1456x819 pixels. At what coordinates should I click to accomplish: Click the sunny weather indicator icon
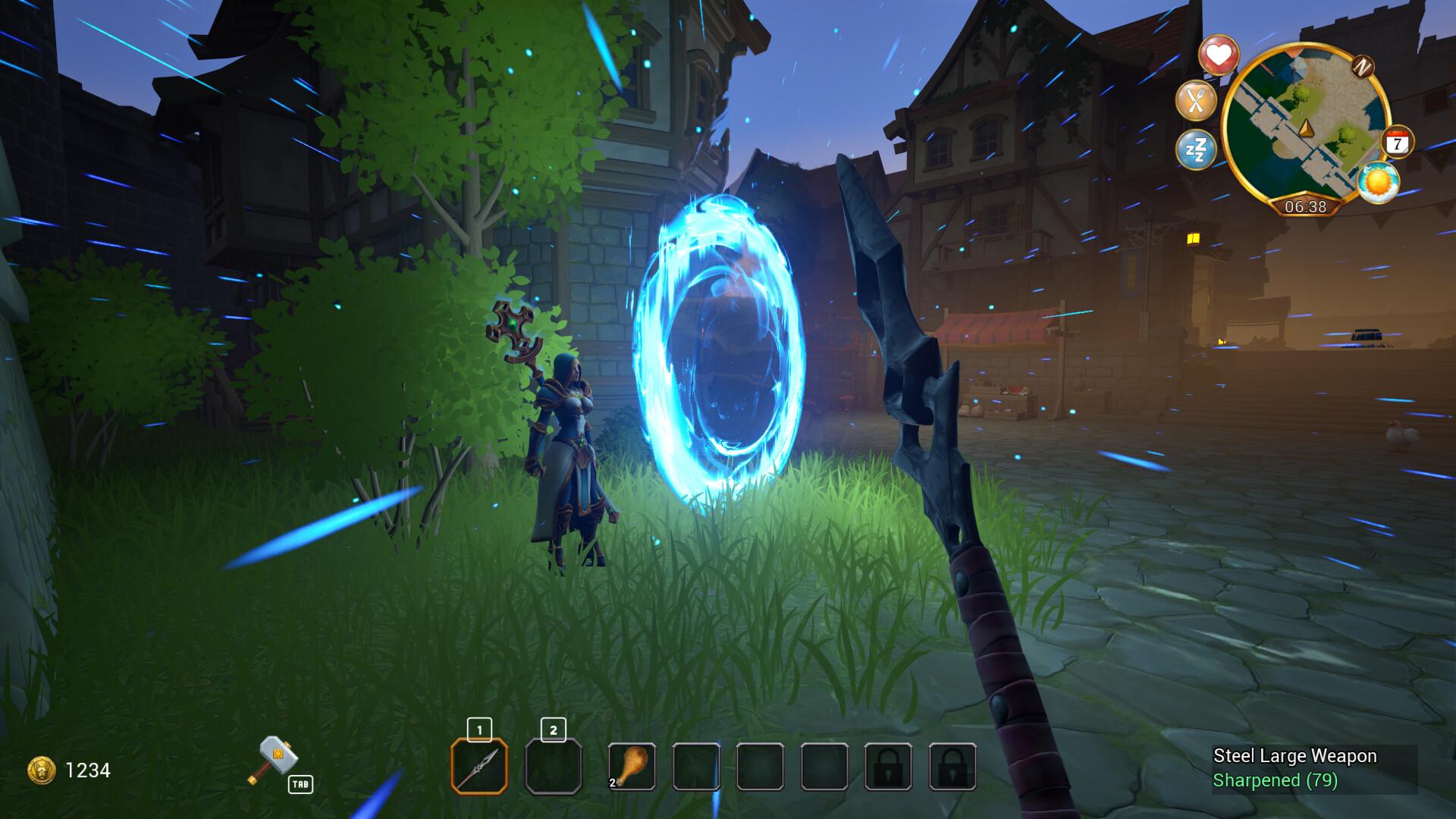click(1377, 183)
